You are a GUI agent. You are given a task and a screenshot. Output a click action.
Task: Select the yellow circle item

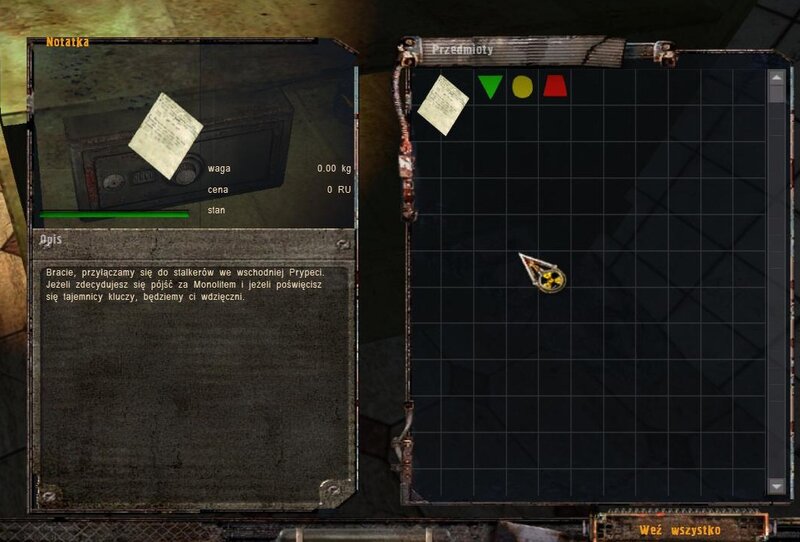click(522, 87)
